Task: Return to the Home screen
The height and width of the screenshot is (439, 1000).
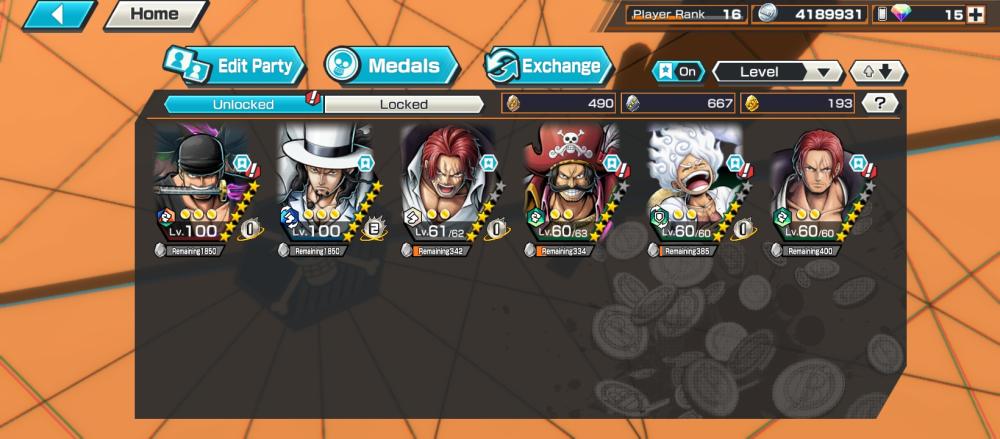Action: [153, 15]
